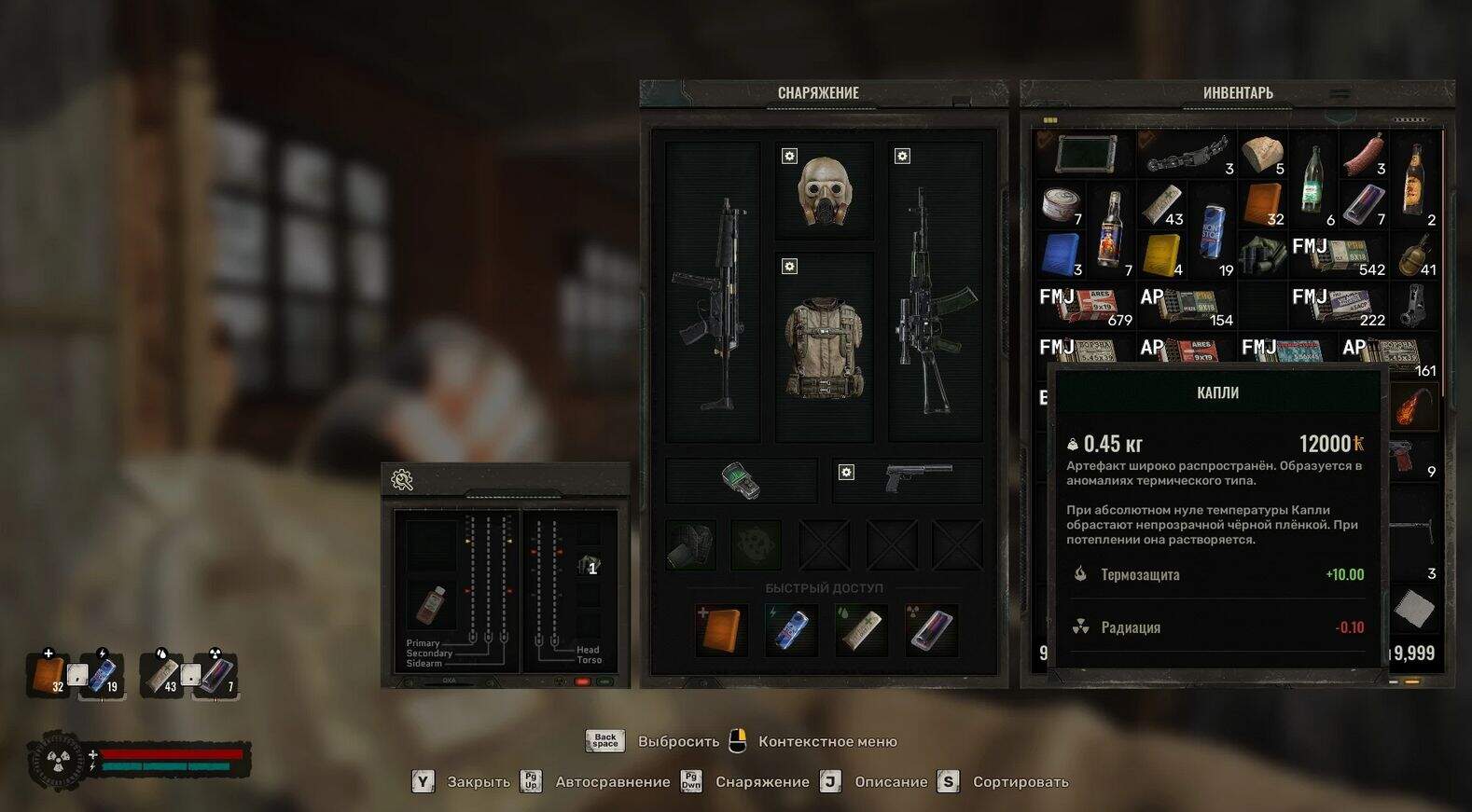Select the blue medkit stack of 3

(x=1061, y=255)
